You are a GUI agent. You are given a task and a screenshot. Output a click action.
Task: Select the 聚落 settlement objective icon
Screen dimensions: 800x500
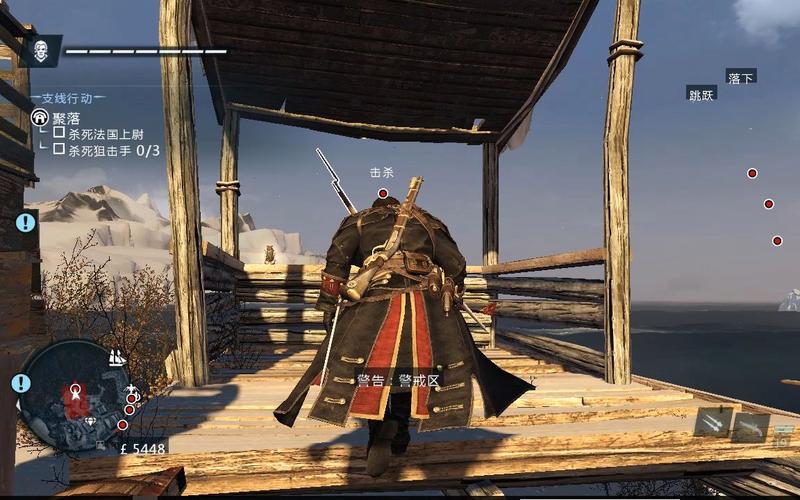[40, 117]
